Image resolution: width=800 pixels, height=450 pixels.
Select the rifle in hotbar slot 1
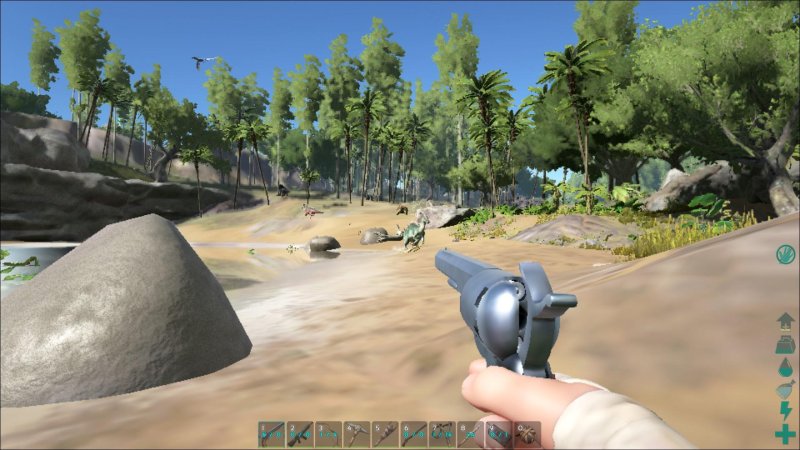pyautogui.click(x=272, y=433)
